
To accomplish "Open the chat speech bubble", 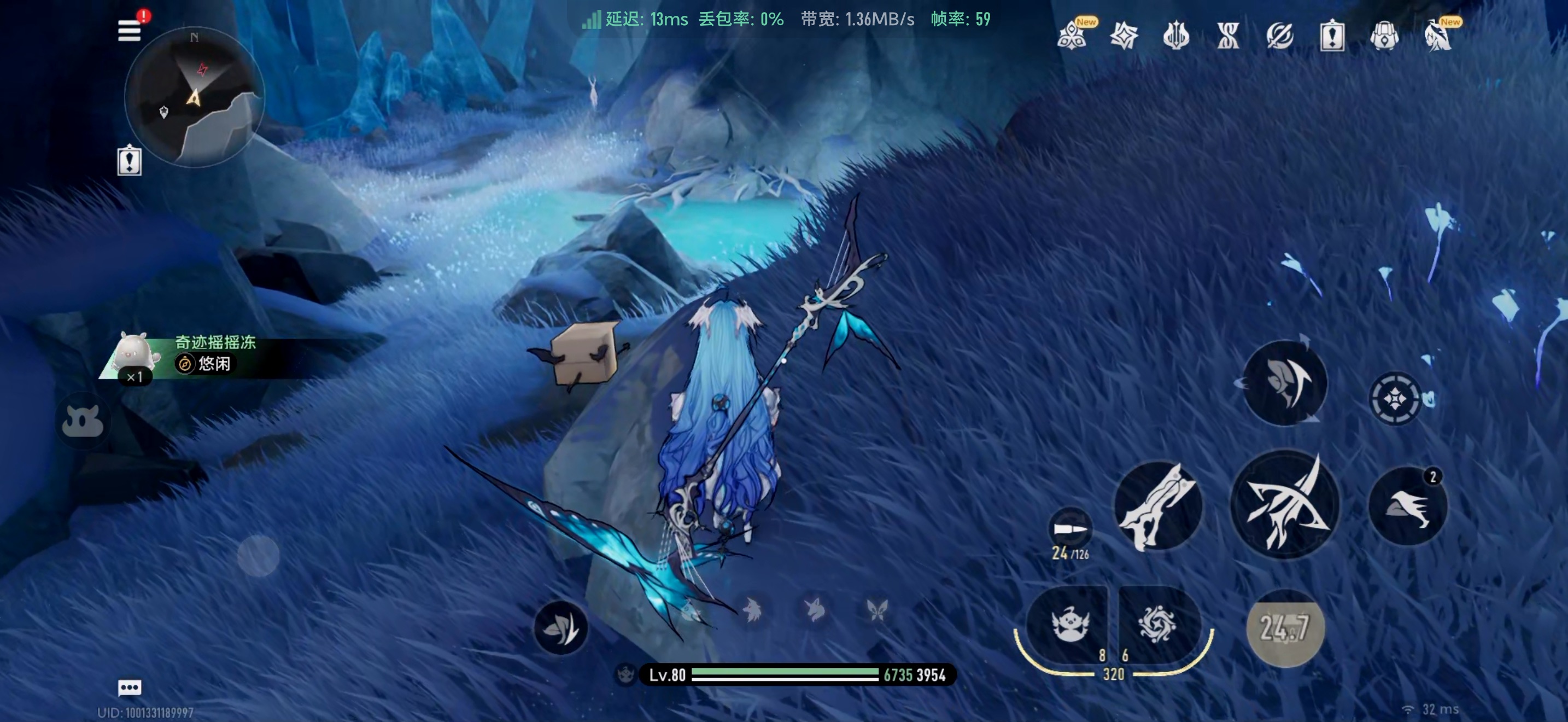I will [x=129, y=688].
